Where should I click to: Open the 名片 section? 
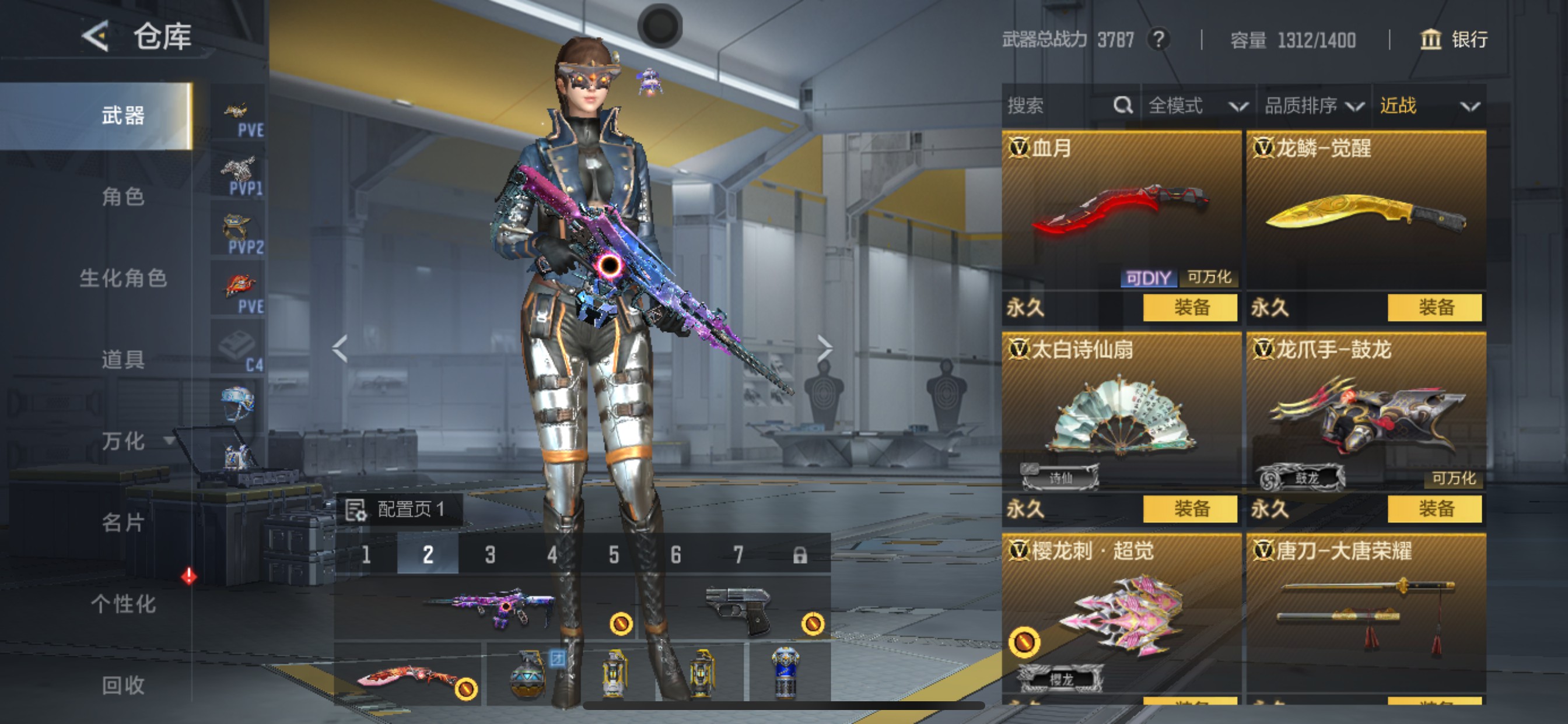click(x=123, y=523)
